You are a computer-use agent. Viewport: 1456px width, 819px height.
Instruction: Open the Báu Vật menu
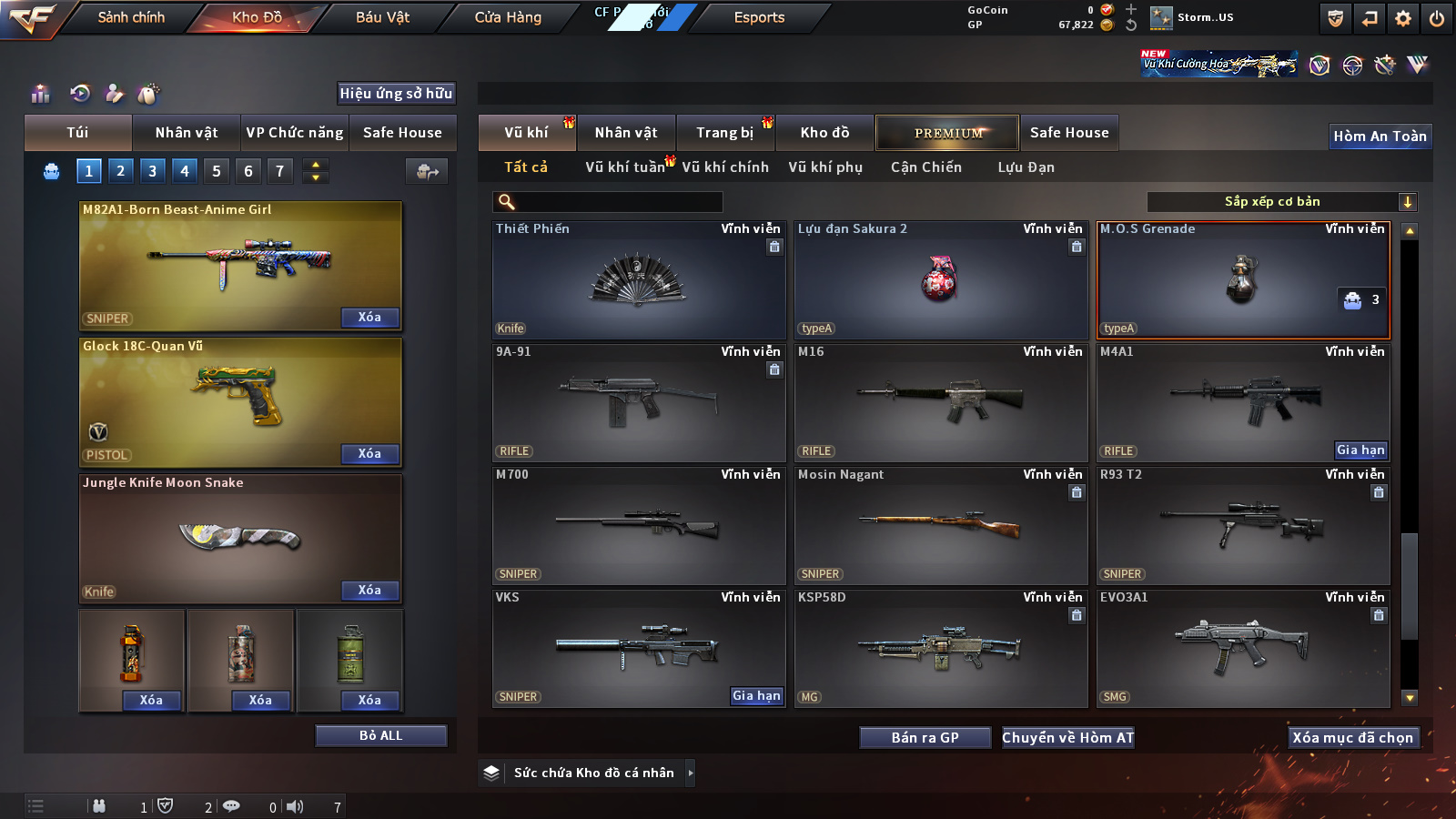382,17
